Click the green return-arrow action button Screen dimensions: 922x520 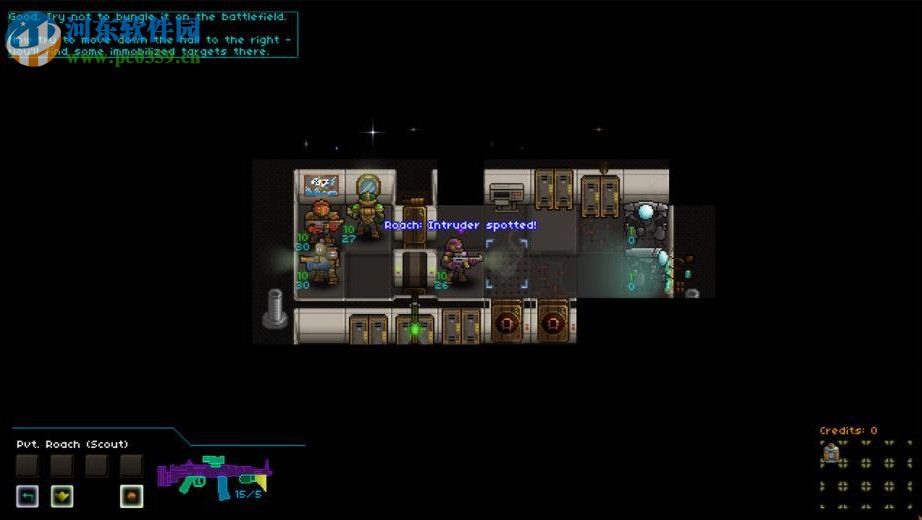tap(27, 495)
